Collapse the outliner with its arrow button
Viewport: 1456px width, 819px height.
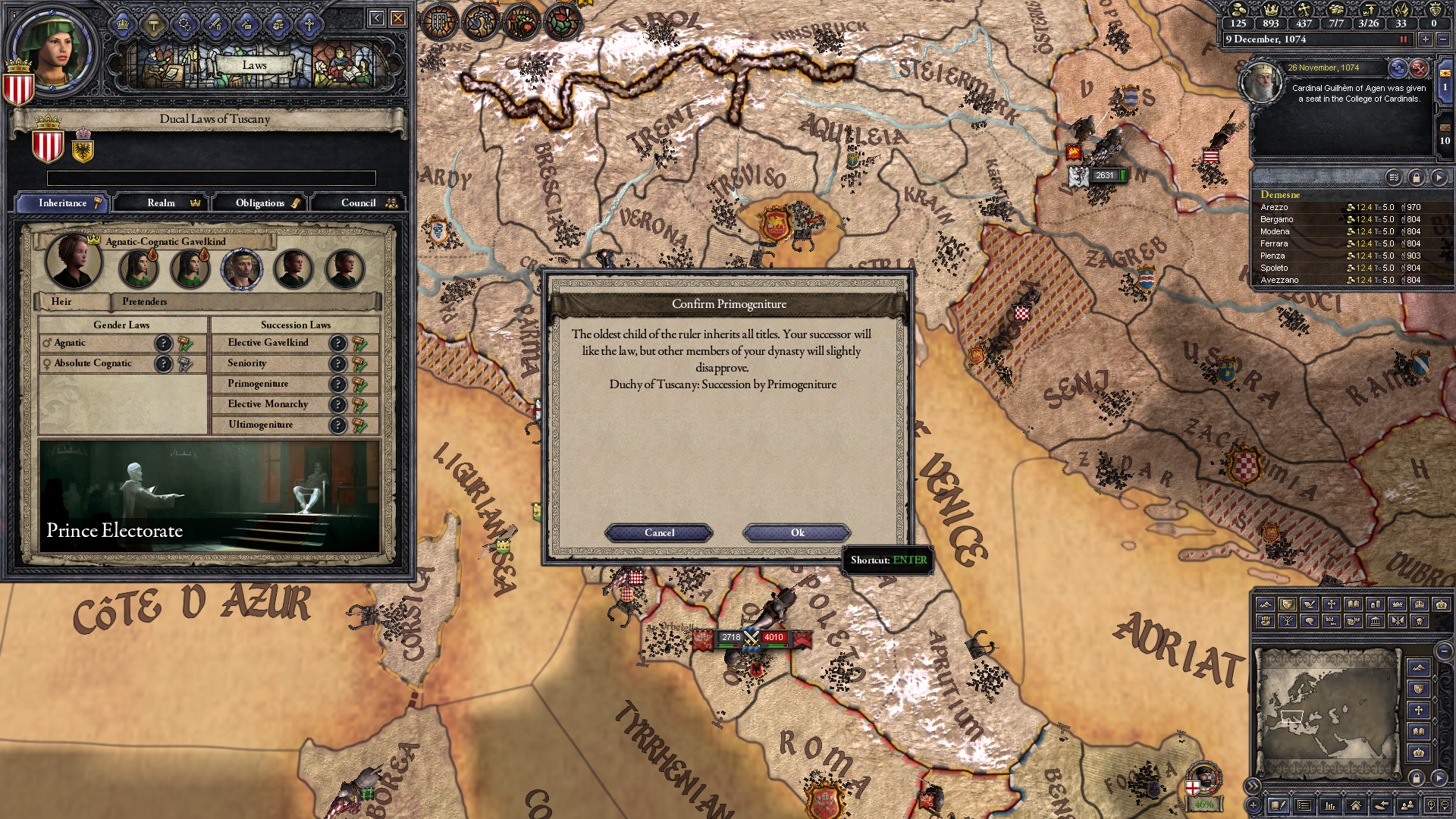tap(1439, 177)
